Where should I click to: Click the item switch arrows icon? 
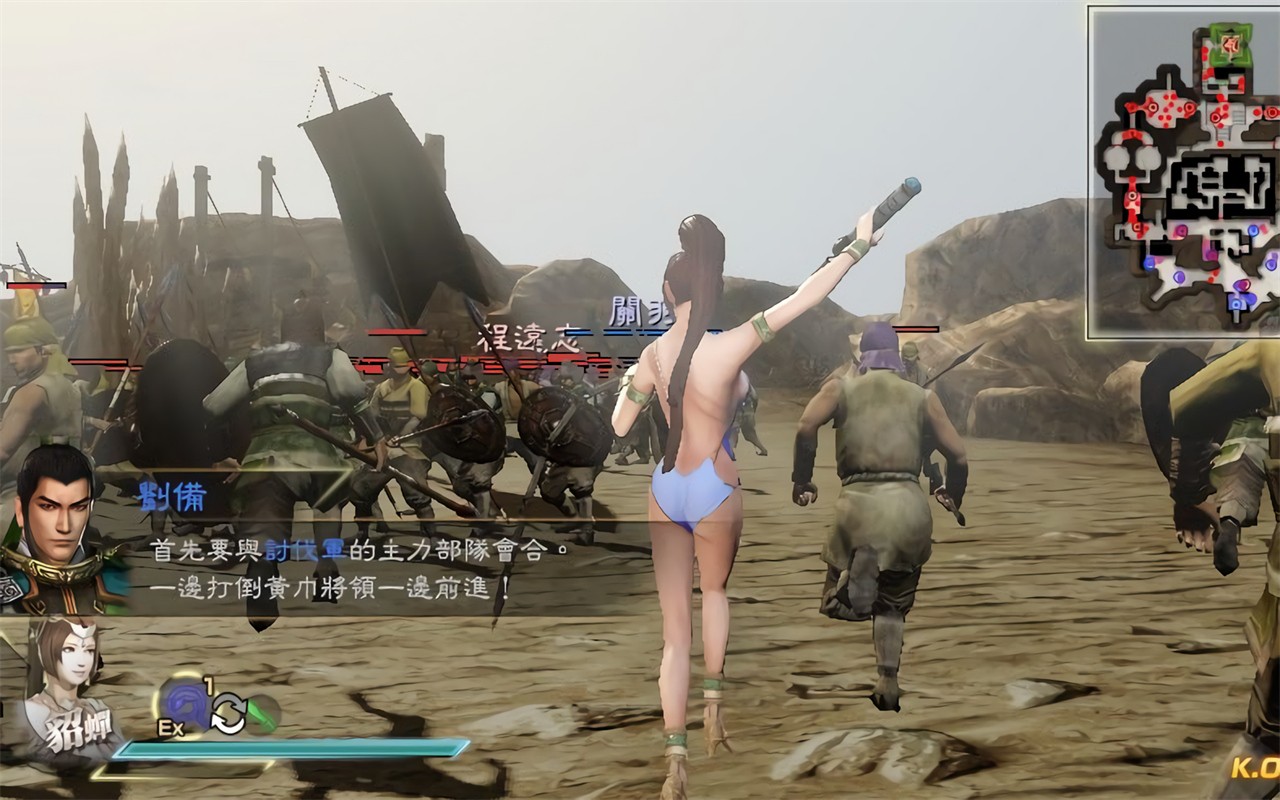(228, 712)
